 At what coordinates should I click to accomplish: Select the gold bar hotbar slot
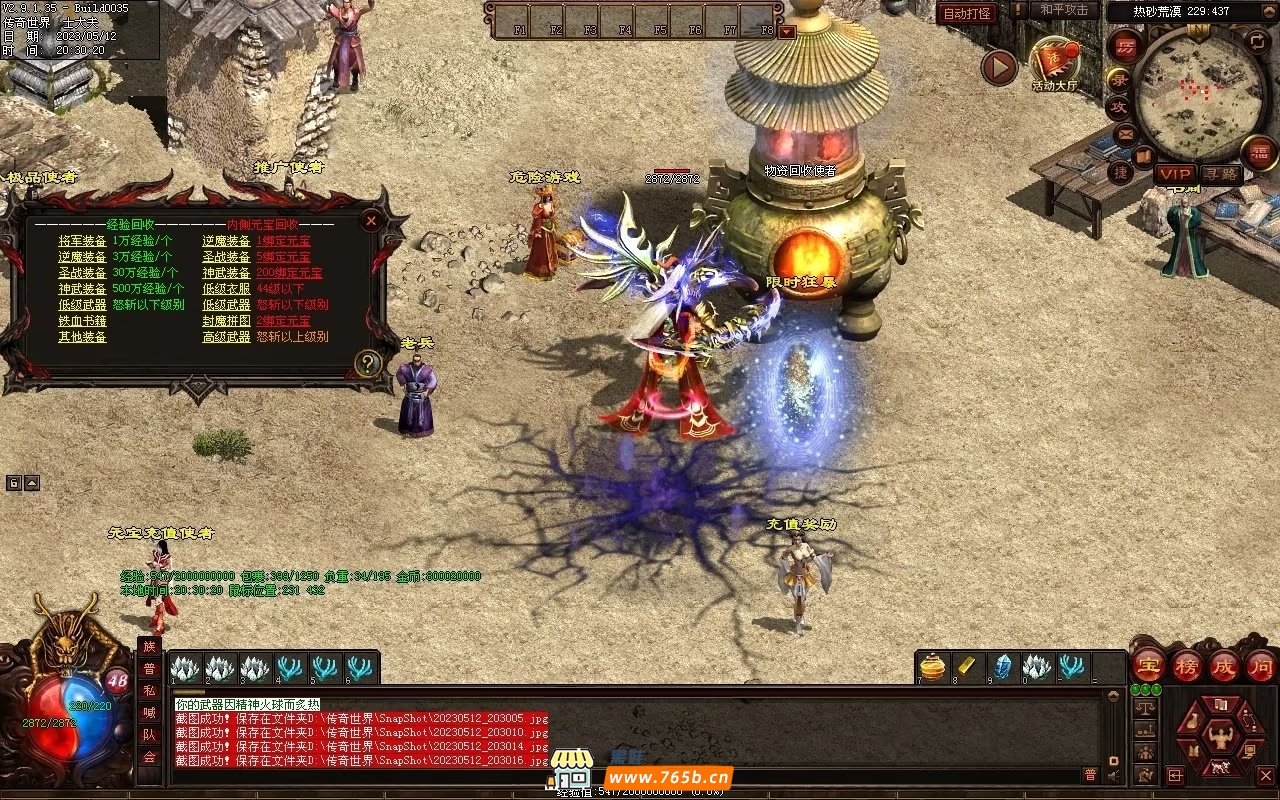click(968, 667)
